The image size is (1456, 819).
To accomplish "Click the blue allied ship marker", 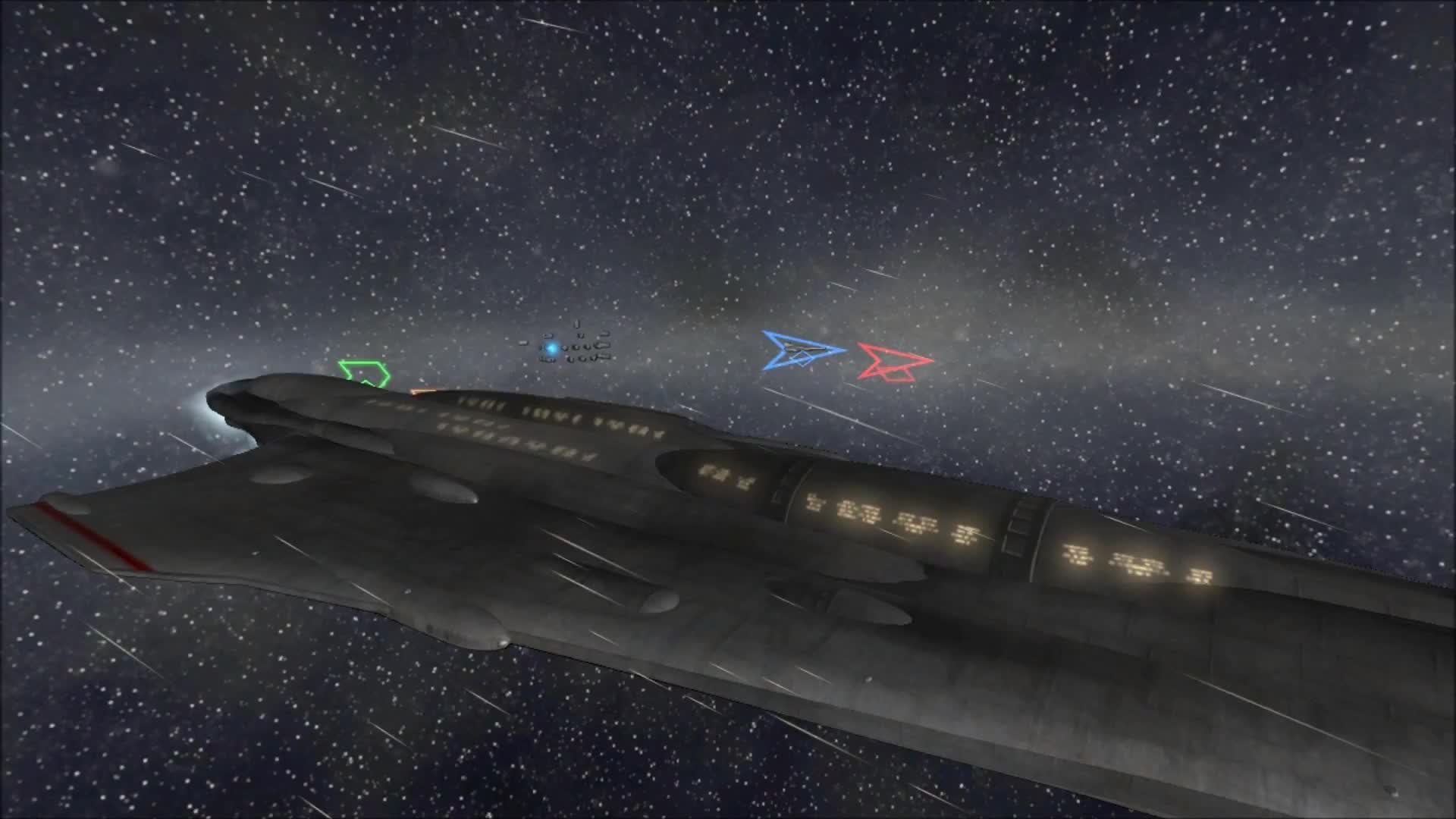I will pos(800,350).
